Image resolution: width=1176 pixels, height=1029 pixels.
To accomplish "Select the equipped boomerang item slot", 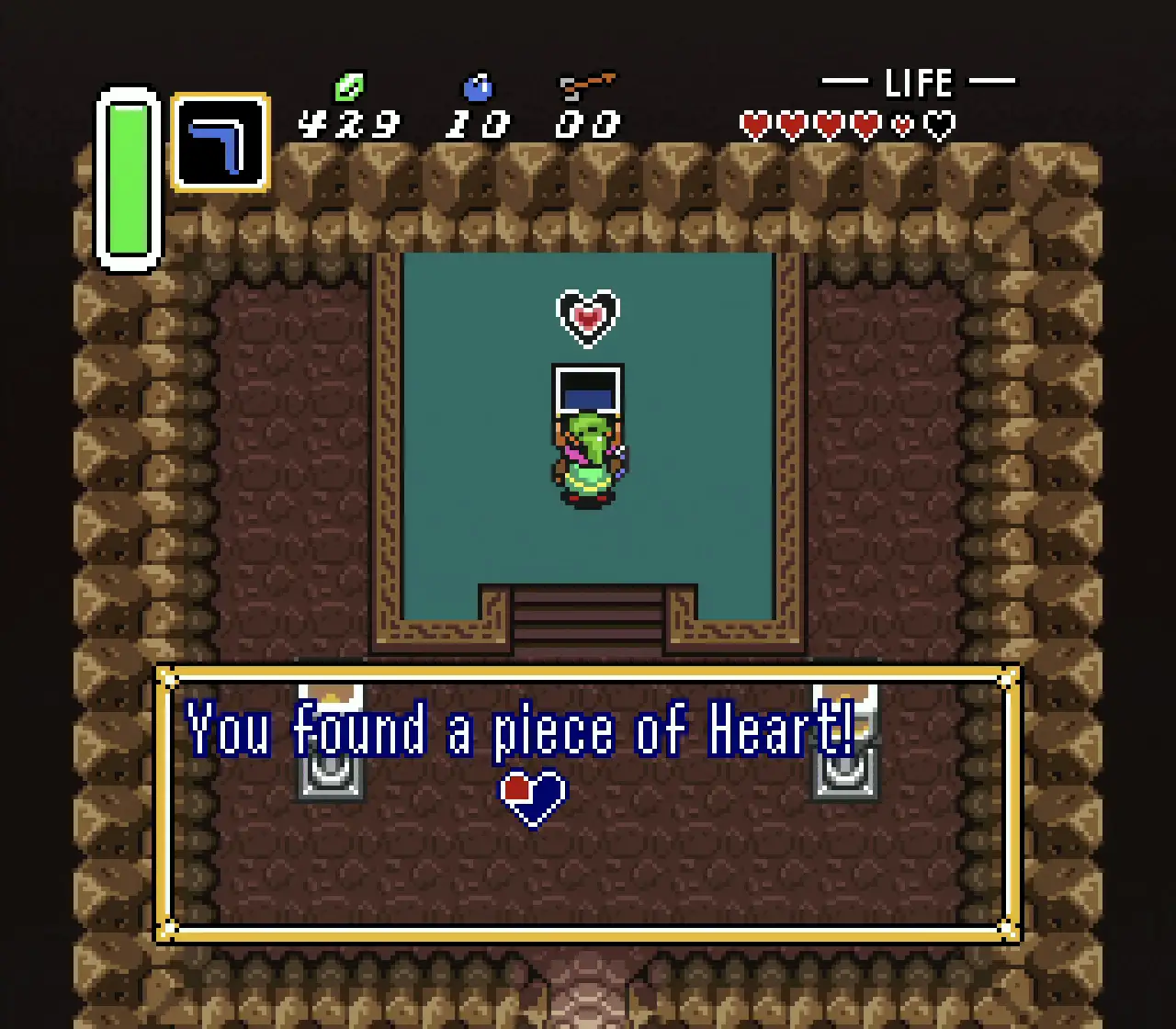I will pos(220,142).
